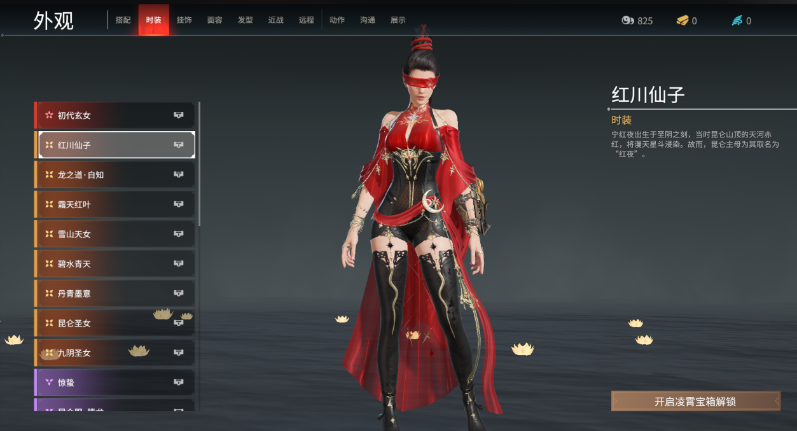Switch to the 远程 tab
797x431 pixels.
306,20
